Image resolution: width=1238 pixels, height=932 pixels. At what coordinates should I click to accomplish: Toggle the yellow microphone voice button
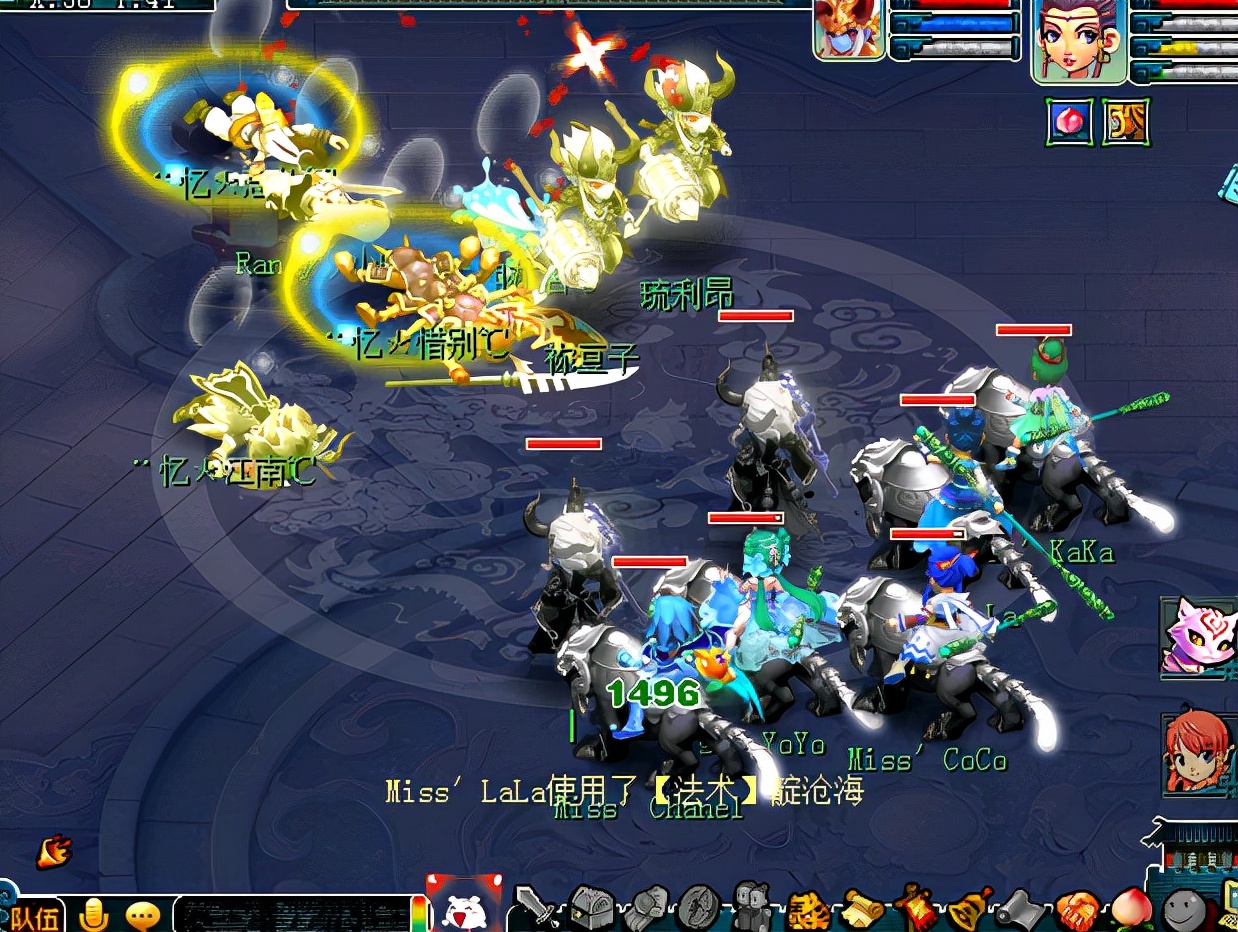95,914
